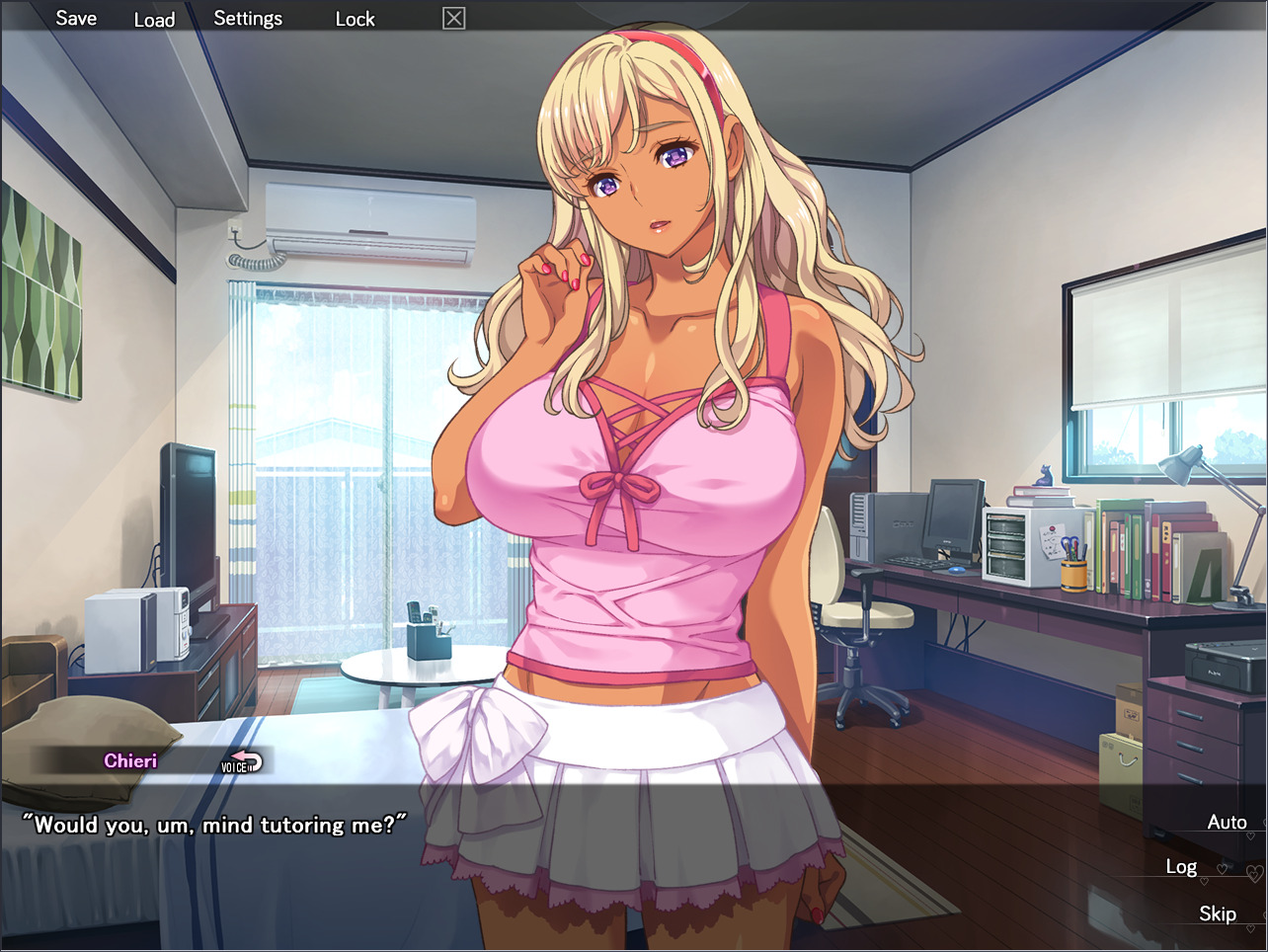Viewport: 1268px width, 952px height.
Task: Click the faint heart beneath the Log label
Action: click(1205, 881)
